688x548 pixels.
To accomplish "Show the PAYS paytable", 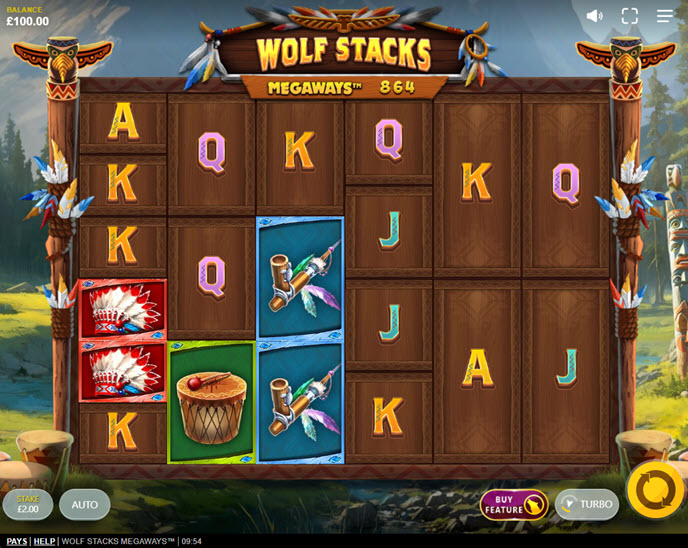I will tap(17, 541).
